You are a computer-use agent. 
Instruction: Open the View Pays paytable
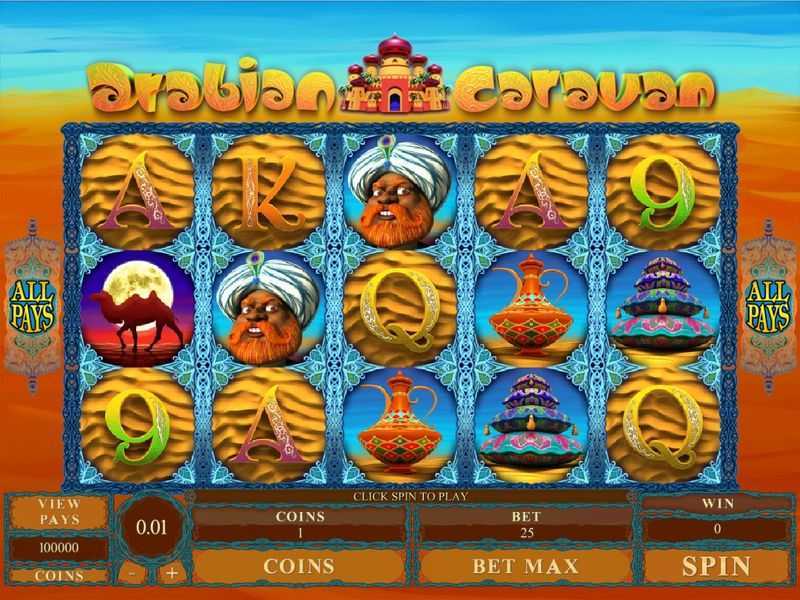(59, 512)
